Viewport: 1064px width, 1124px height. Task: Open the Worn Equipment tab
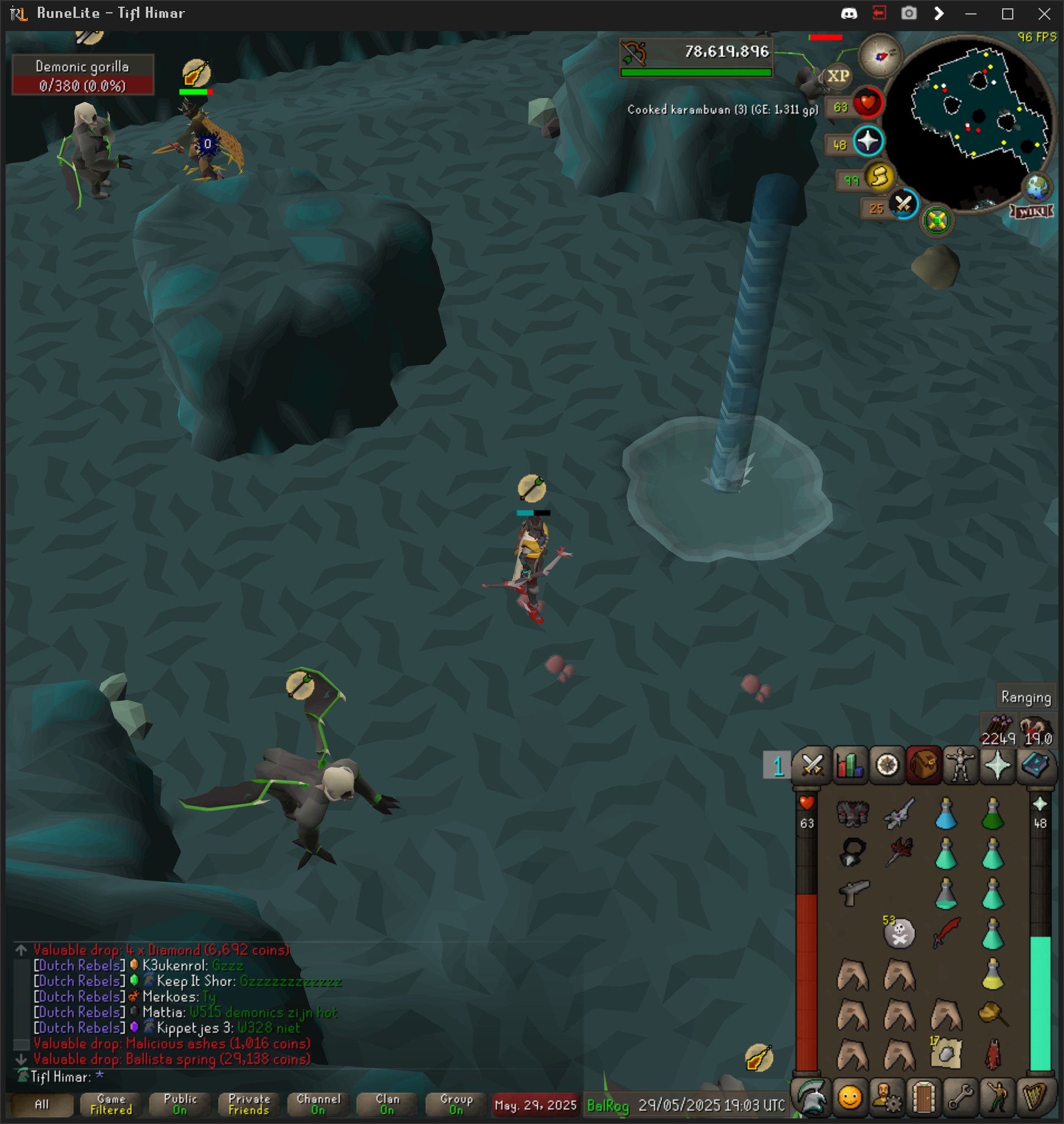(x=961, y=765)
